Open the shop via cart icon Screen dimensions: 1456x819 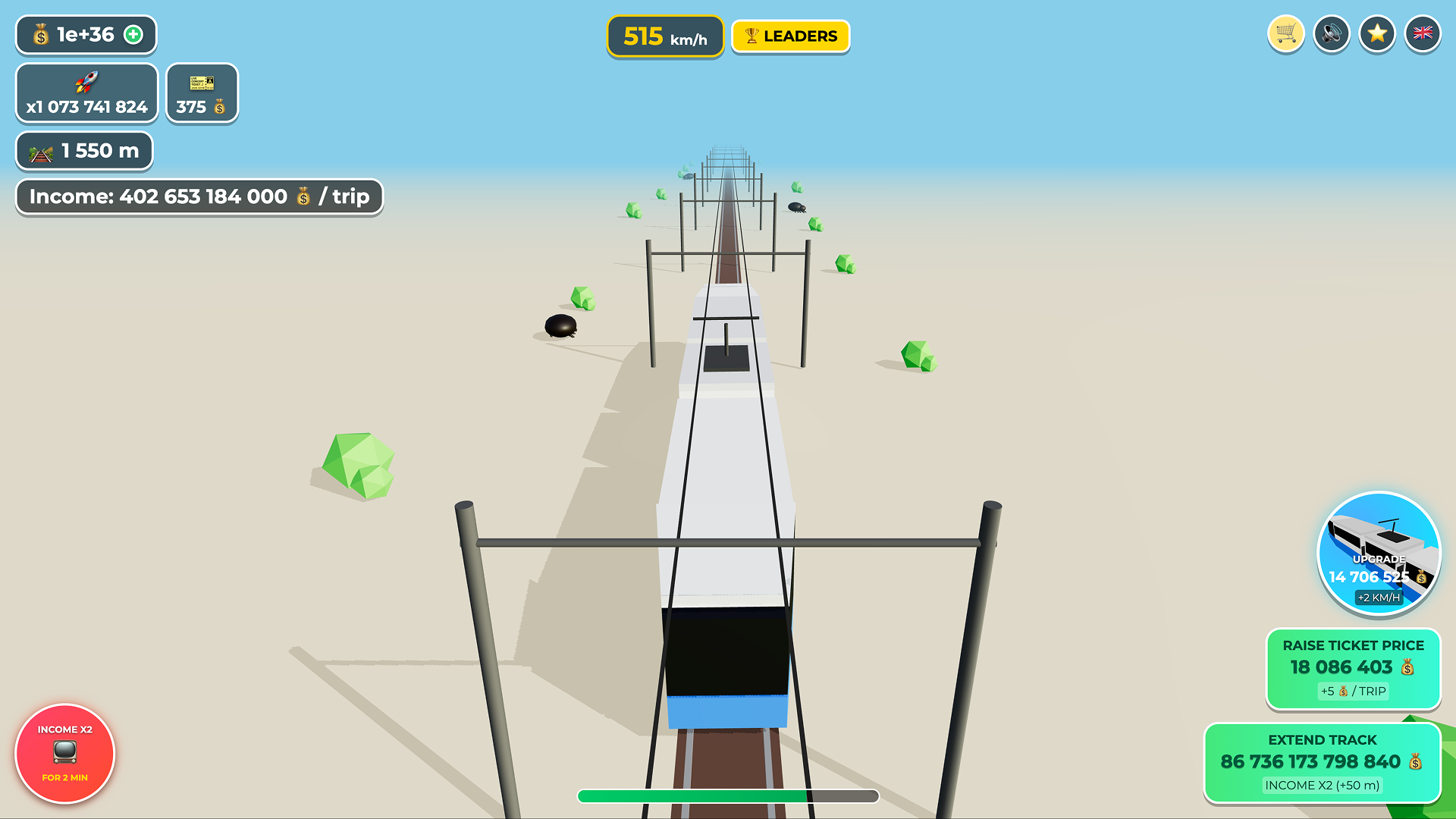pos(1285,33)
